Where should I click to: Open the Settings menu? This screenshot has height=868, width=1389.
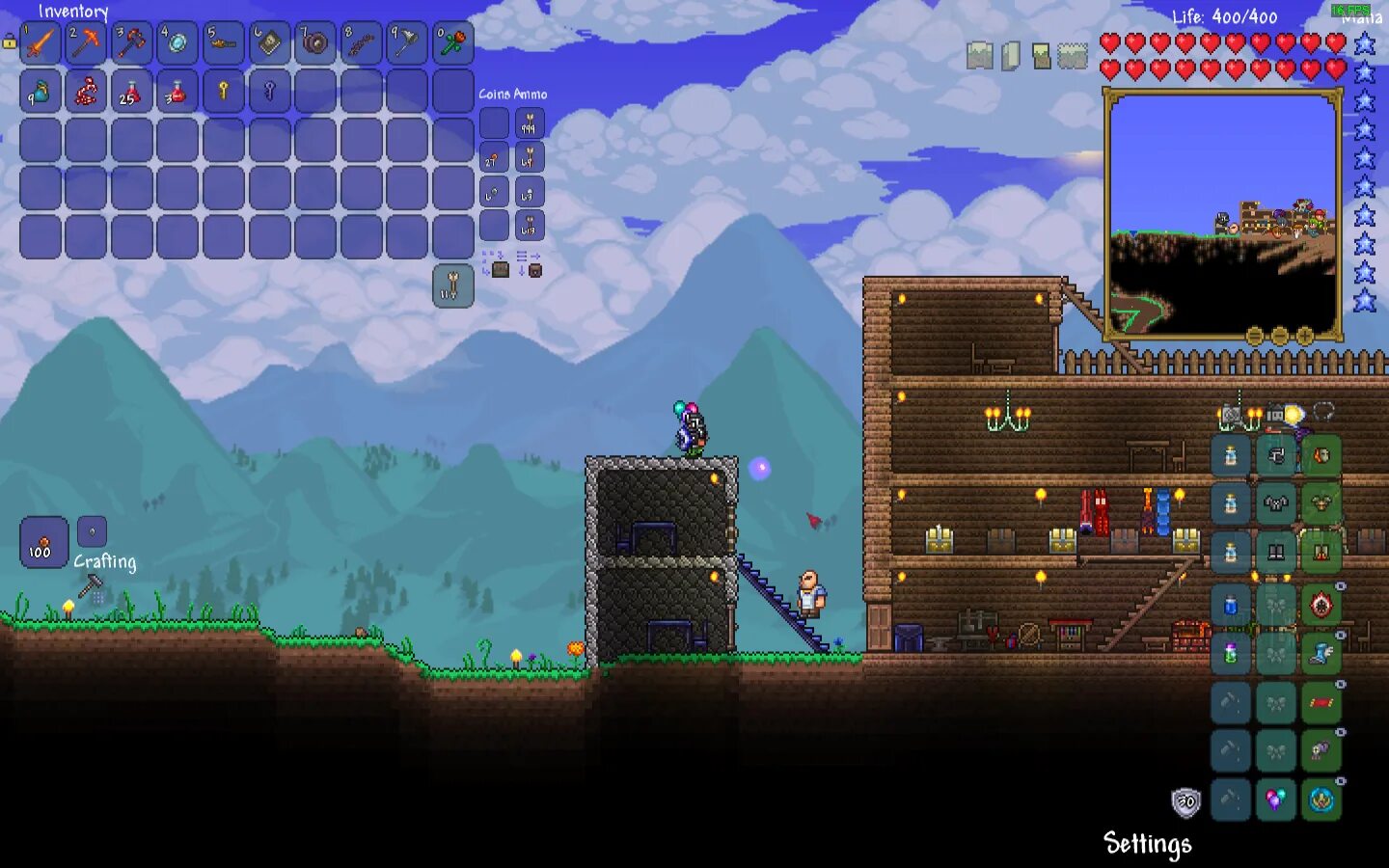coord(1147,844)
